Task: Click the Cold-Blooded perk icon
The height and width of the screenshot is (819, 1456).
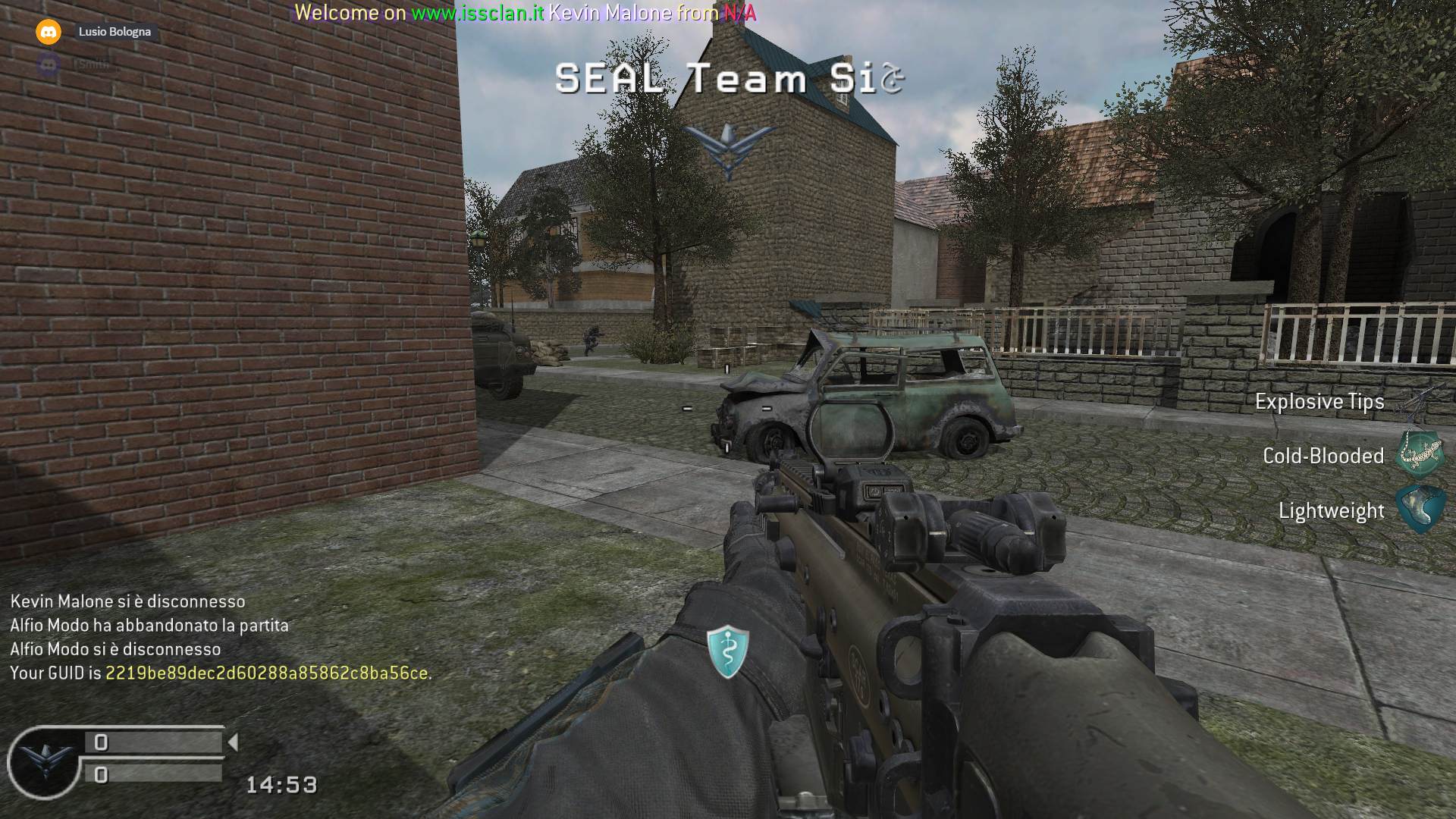Action: (x=1419, y=454)
